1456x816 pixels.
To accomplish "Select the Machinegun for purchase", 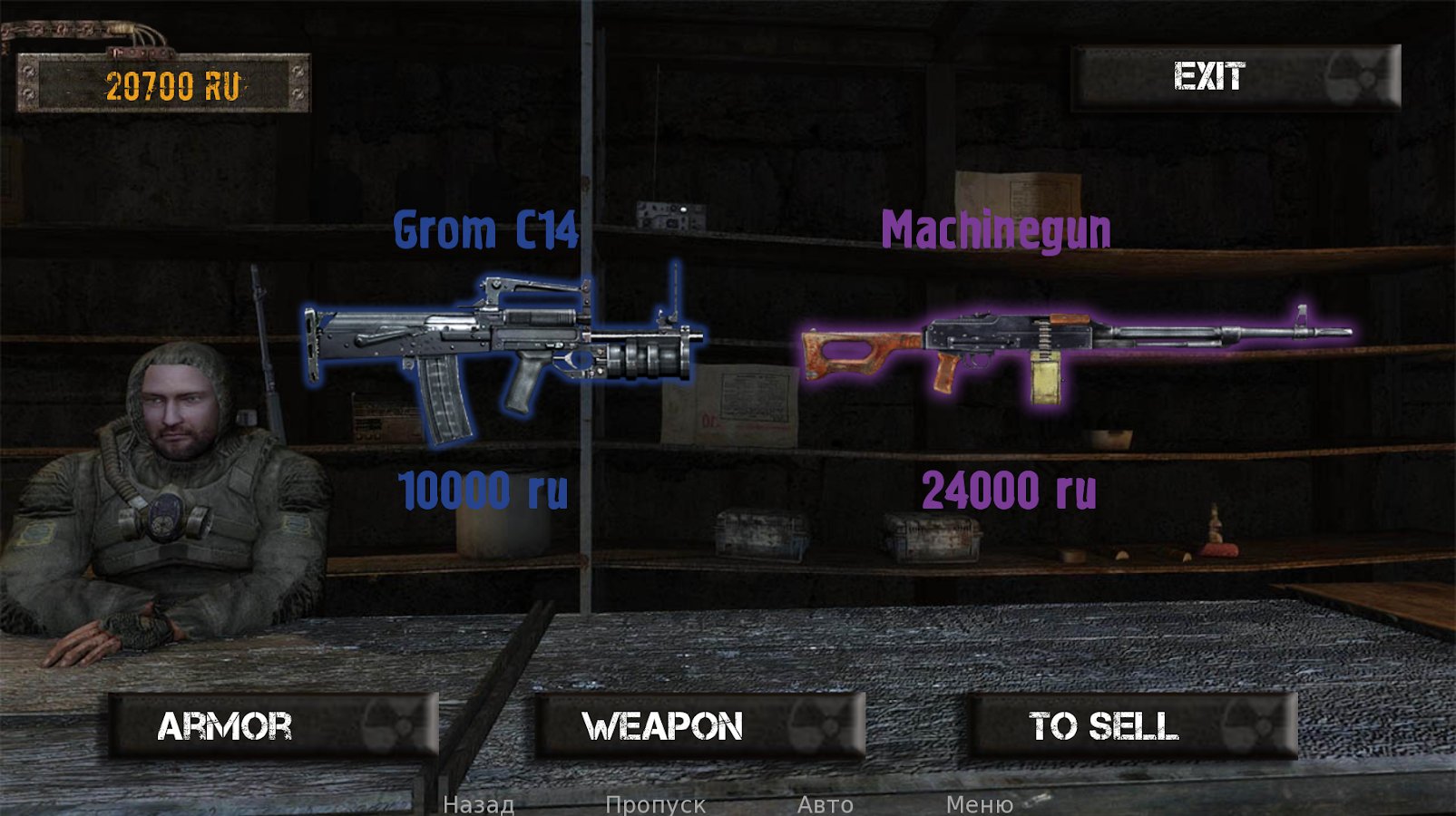I will (1075, 349).
